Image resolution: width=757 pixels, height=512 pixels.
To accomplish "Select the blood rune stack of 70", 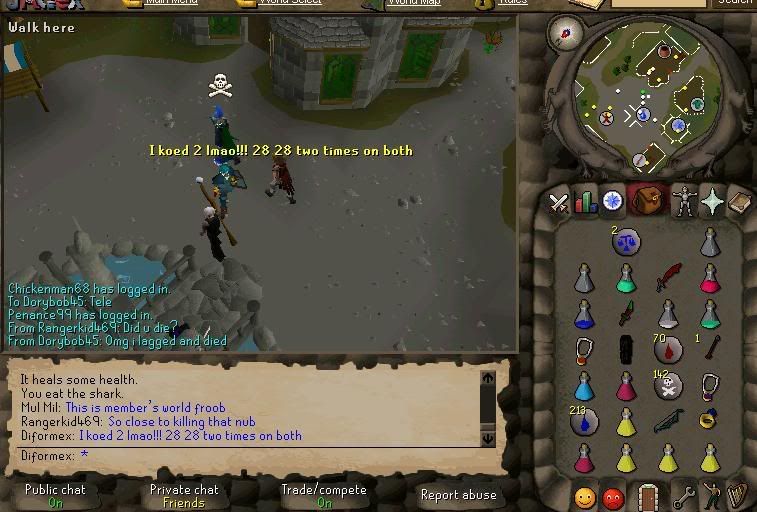I will (668, 350).
